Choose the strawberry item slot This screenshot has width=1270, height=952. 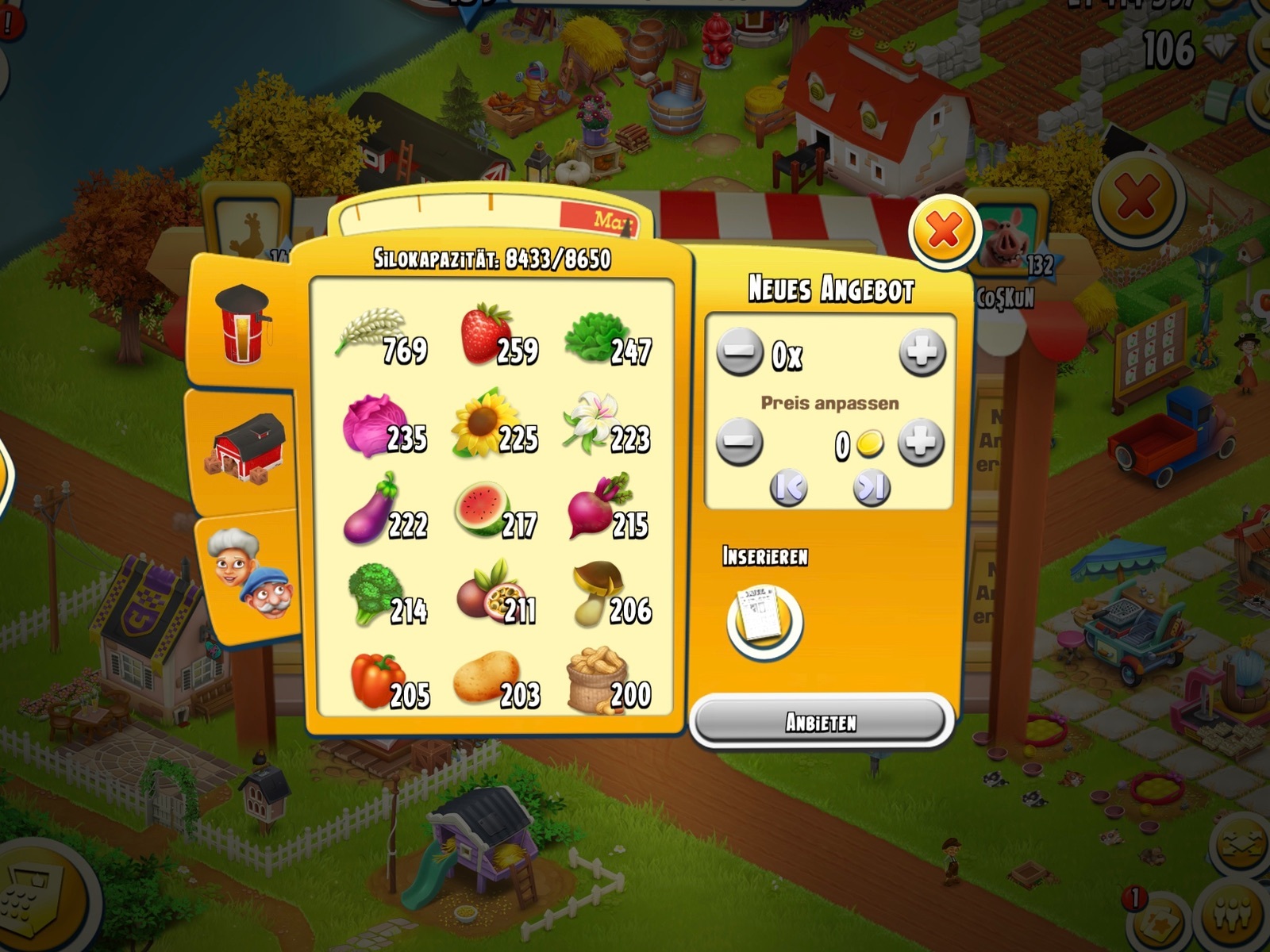(x=496, y=337)
